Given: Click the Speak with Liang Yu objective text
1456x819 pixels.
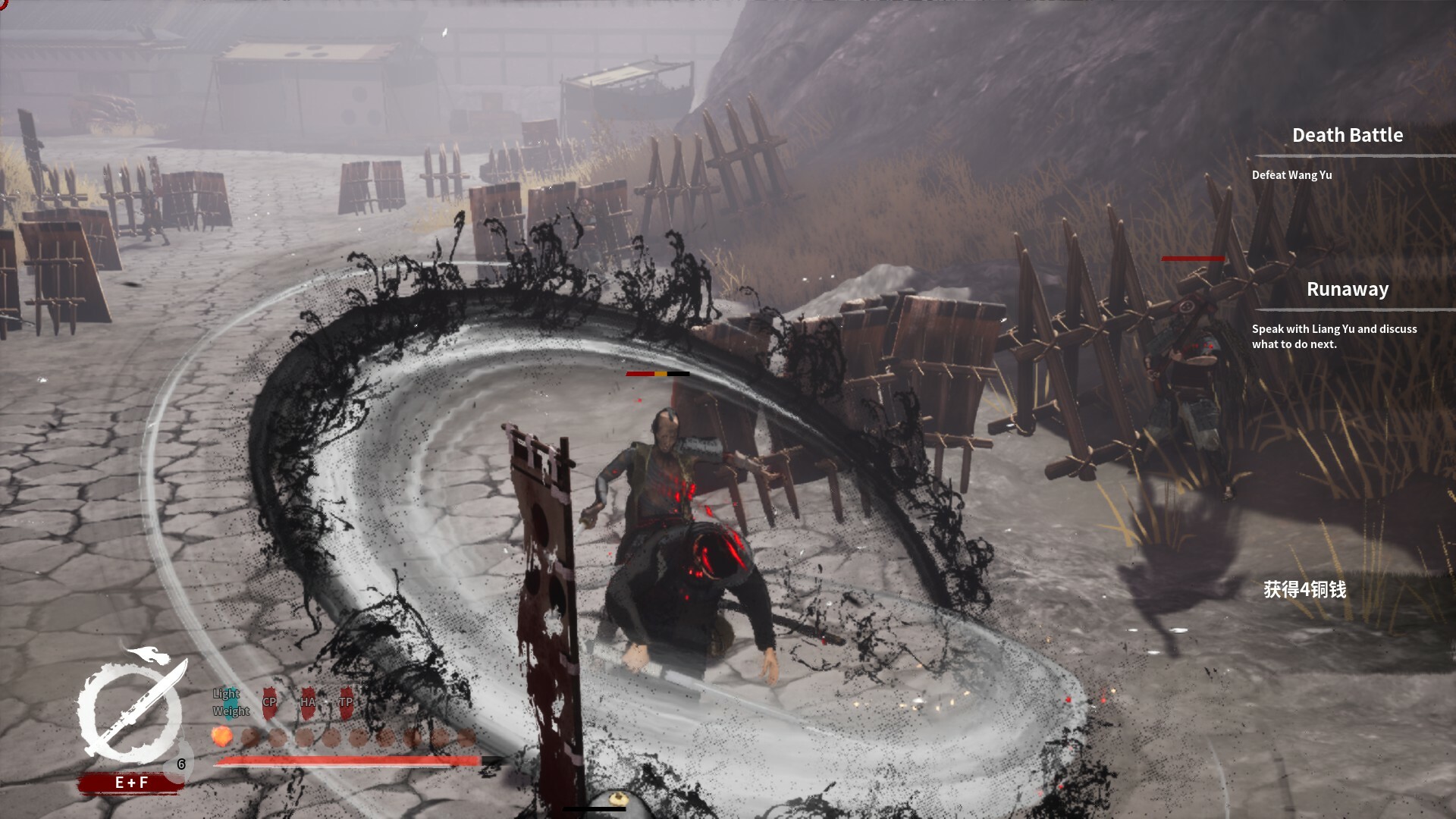Looking at the screenshot, I should click(x=1333, y=336).
